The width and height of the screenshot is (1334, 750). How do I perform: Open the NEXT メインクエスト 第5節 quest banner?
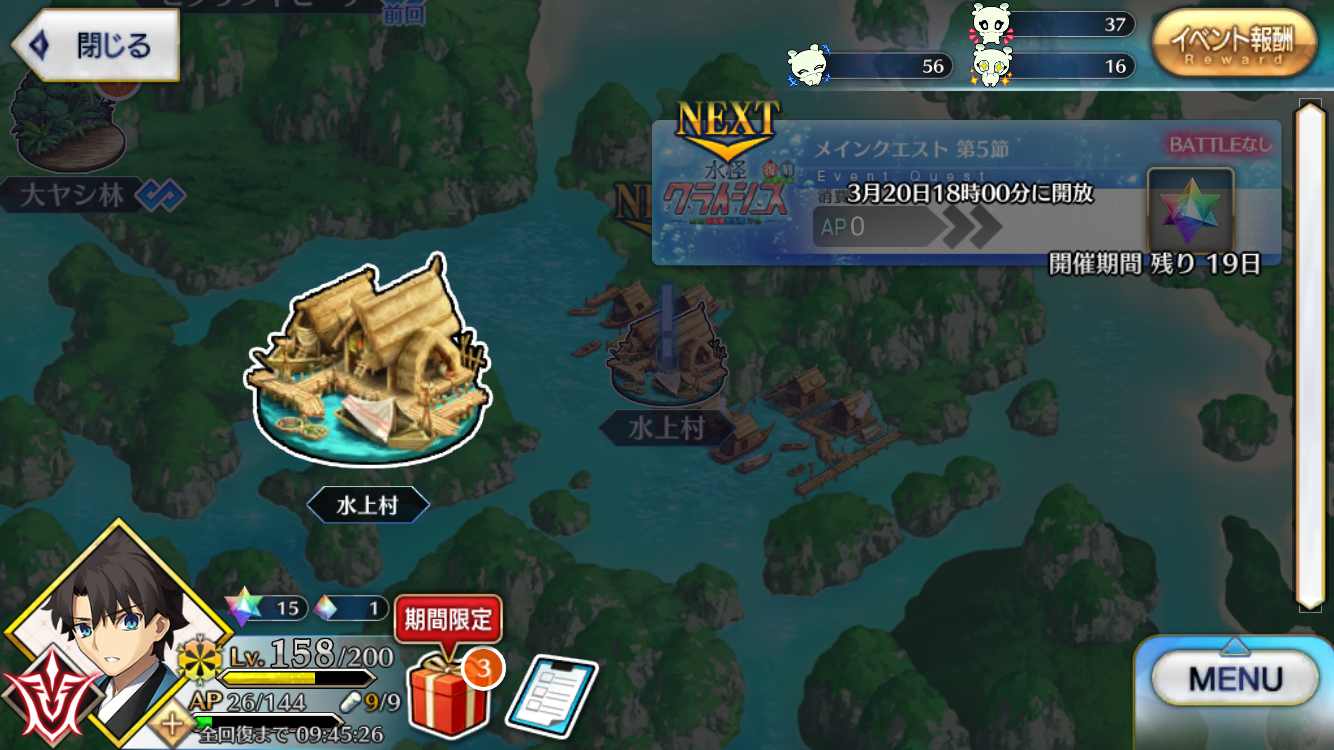[965, 192]
